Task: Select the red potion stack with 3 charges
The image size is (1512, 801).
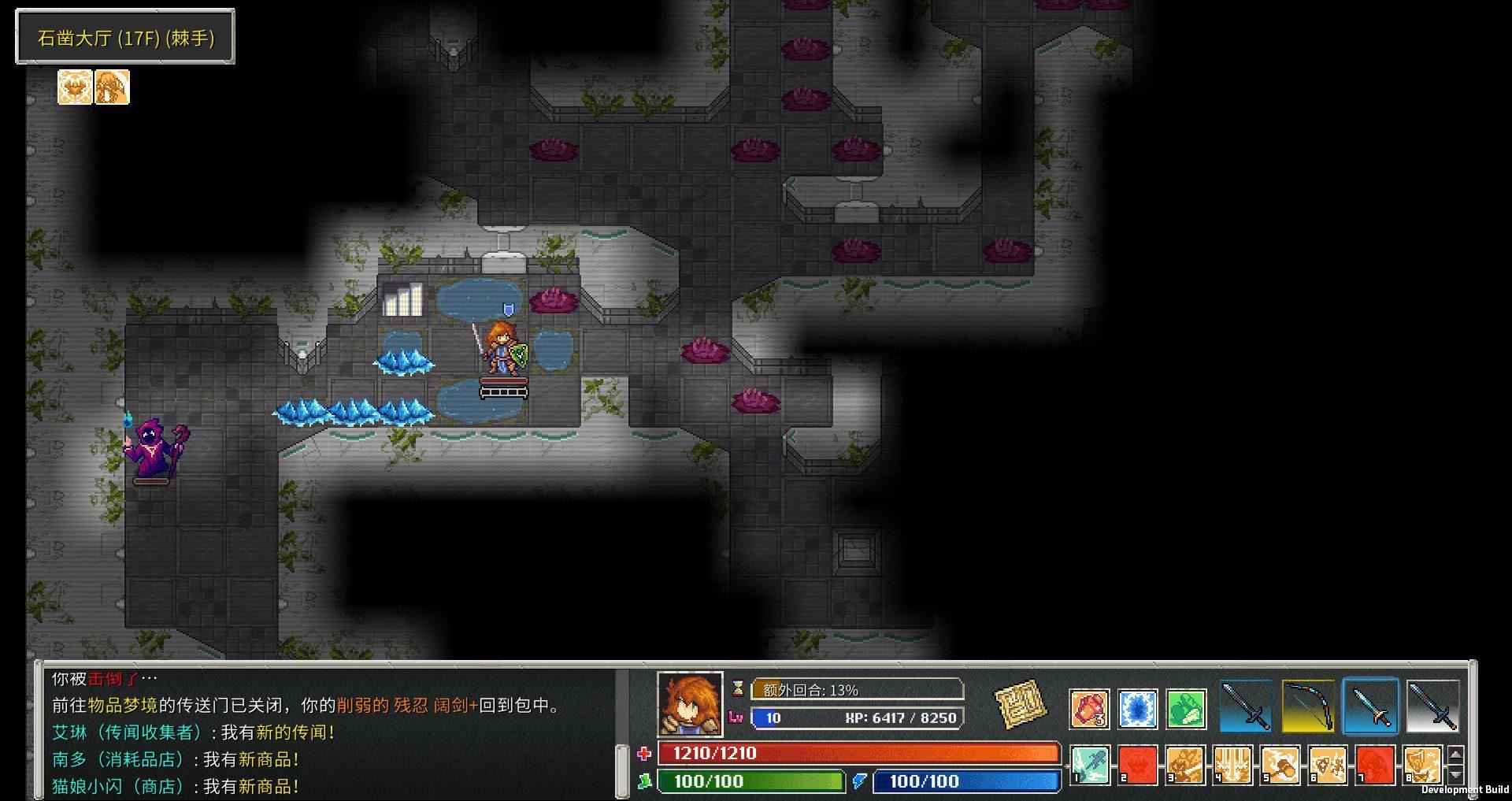Action: click(x=1091, y=707)
